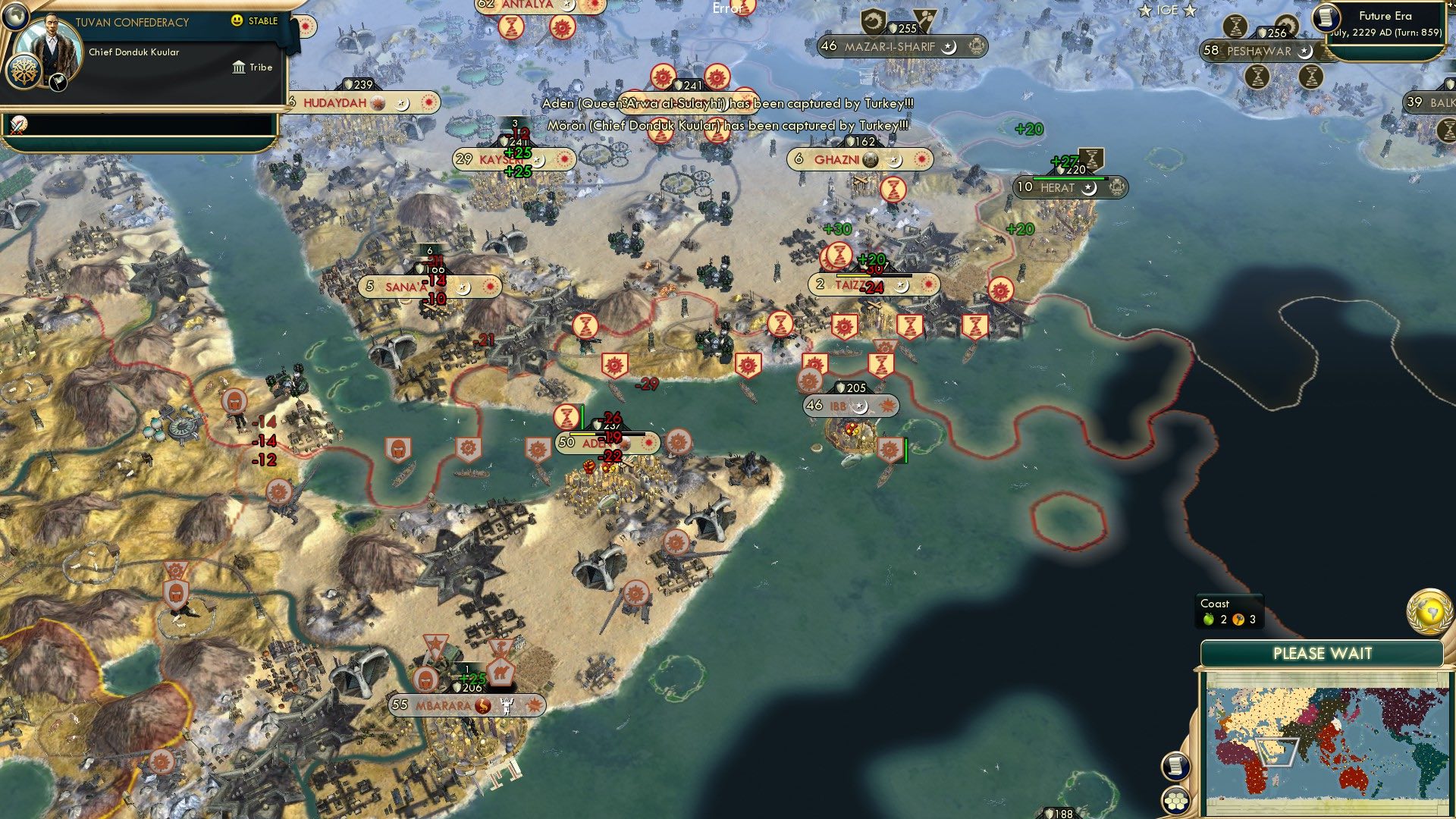Screen dimensions: 1456x819
Task: Click the star beside the IGE label
Action: click(1145, 10)
